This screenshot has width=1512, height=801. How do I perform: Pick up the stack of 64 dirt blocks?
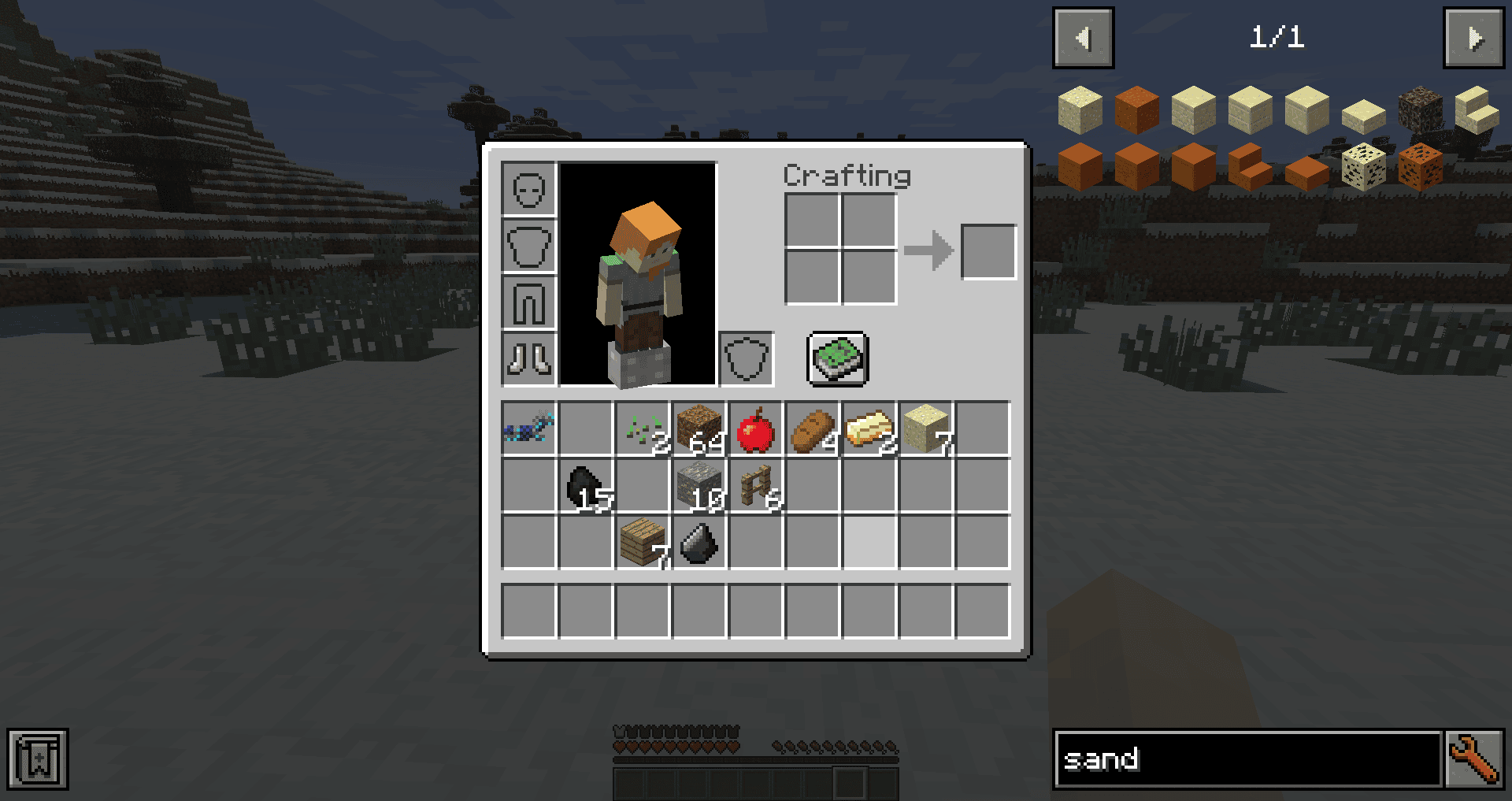pos(699,430)
